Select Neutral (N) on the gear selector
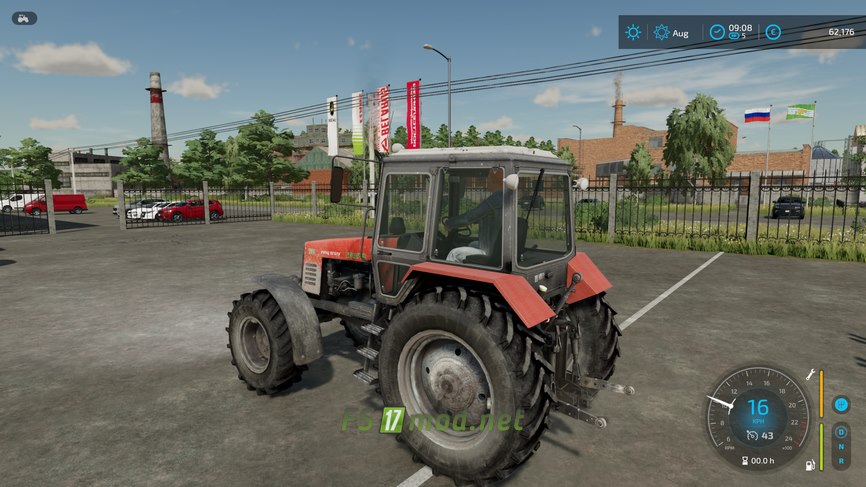 pyautogui.click(x=841, y=446)
